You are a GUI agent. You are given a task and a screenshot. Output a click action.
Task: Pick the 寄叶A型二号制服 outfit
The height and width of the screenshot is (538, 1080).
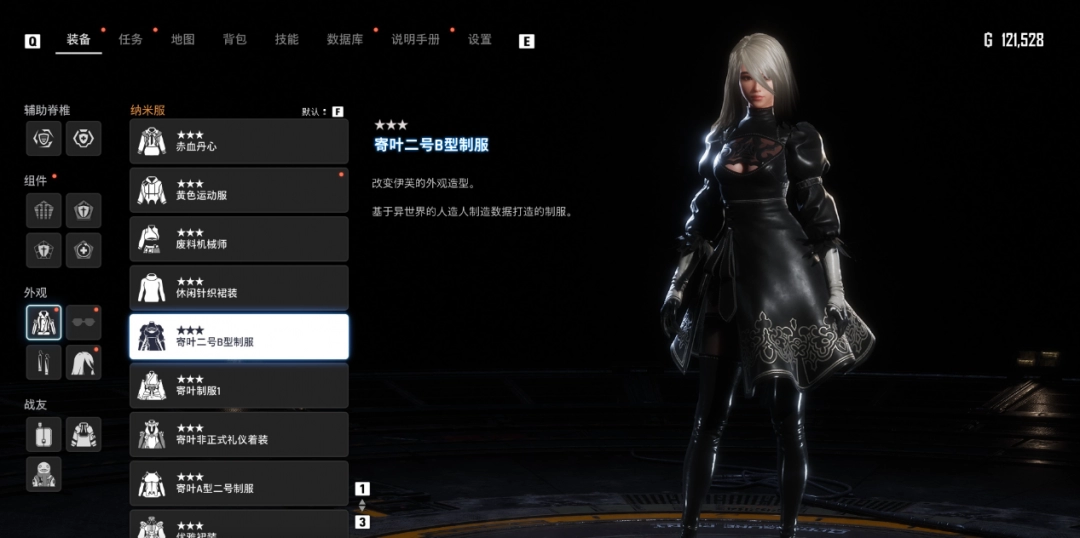coord(239,484)
